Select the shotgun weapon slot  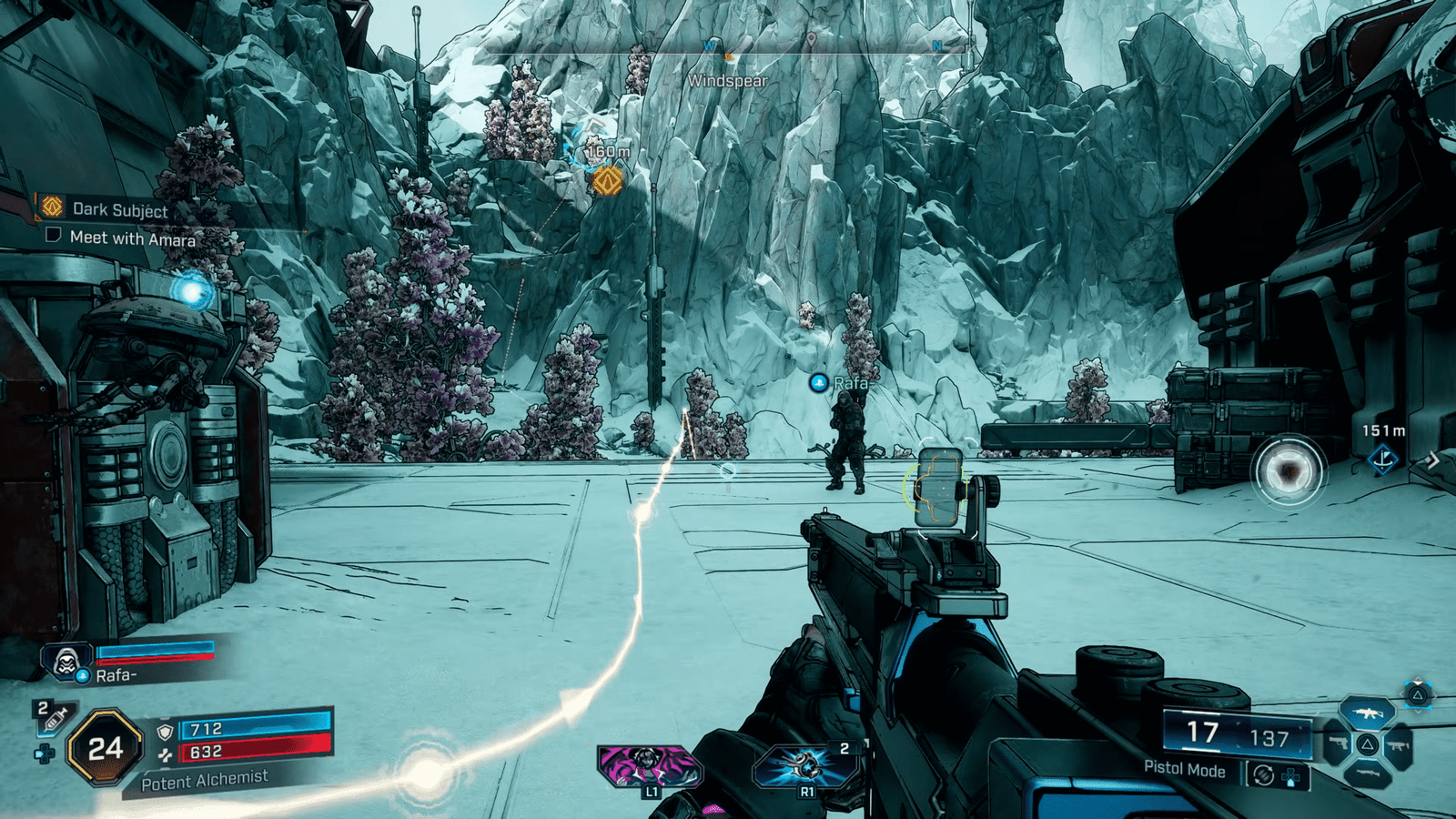click(1367, 774)
